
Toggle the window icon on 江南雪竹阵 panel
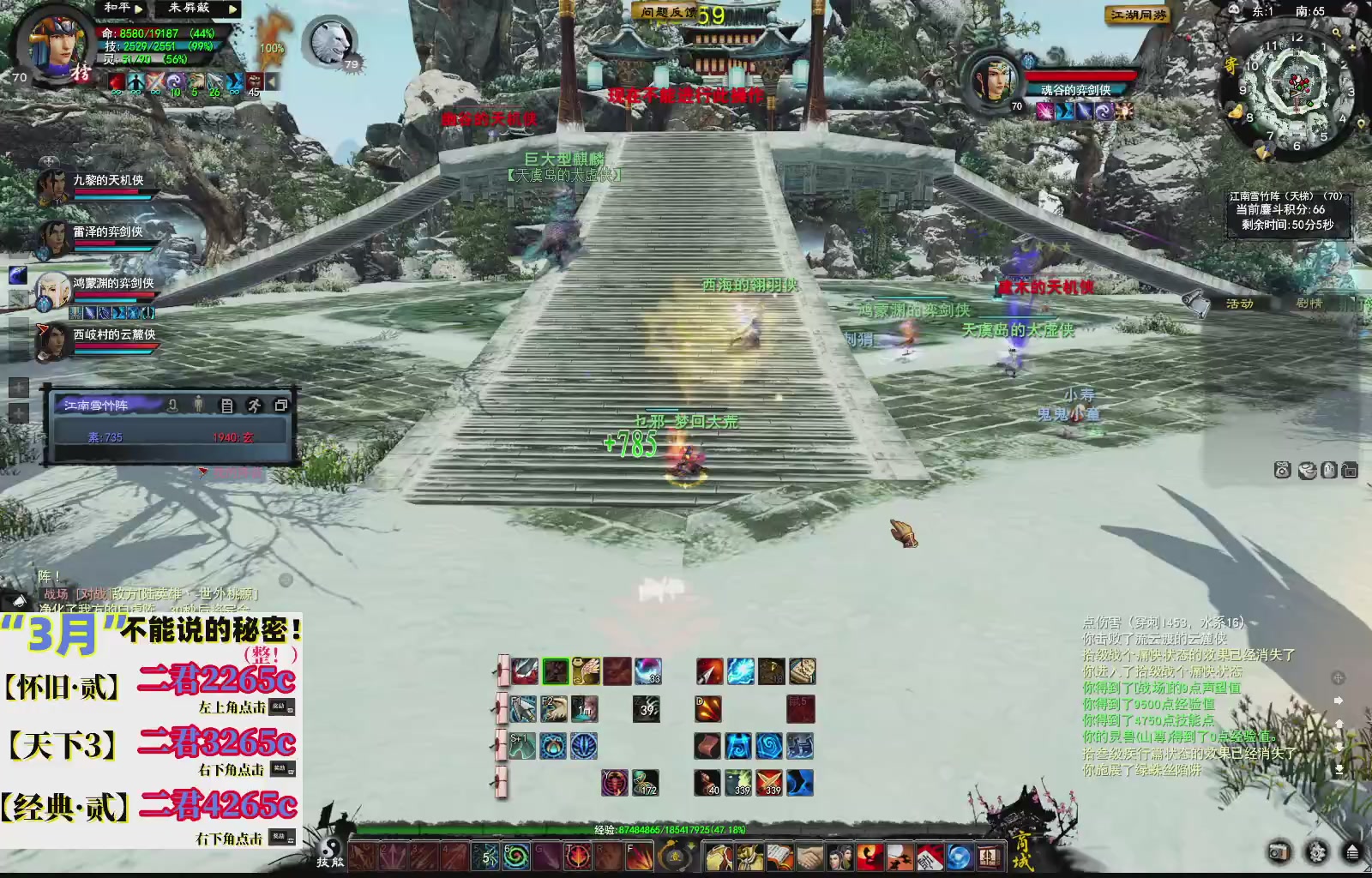[x=280, y=406]
